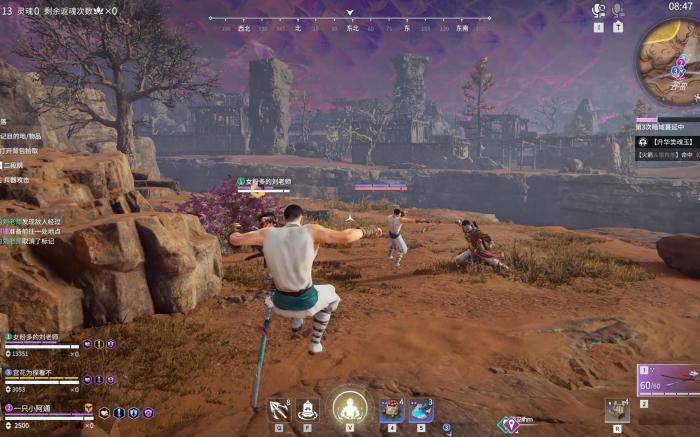The image size is (700, 437).
Task: Select teammate 女粉多的刘老师 in squad list
Action: 40,337
